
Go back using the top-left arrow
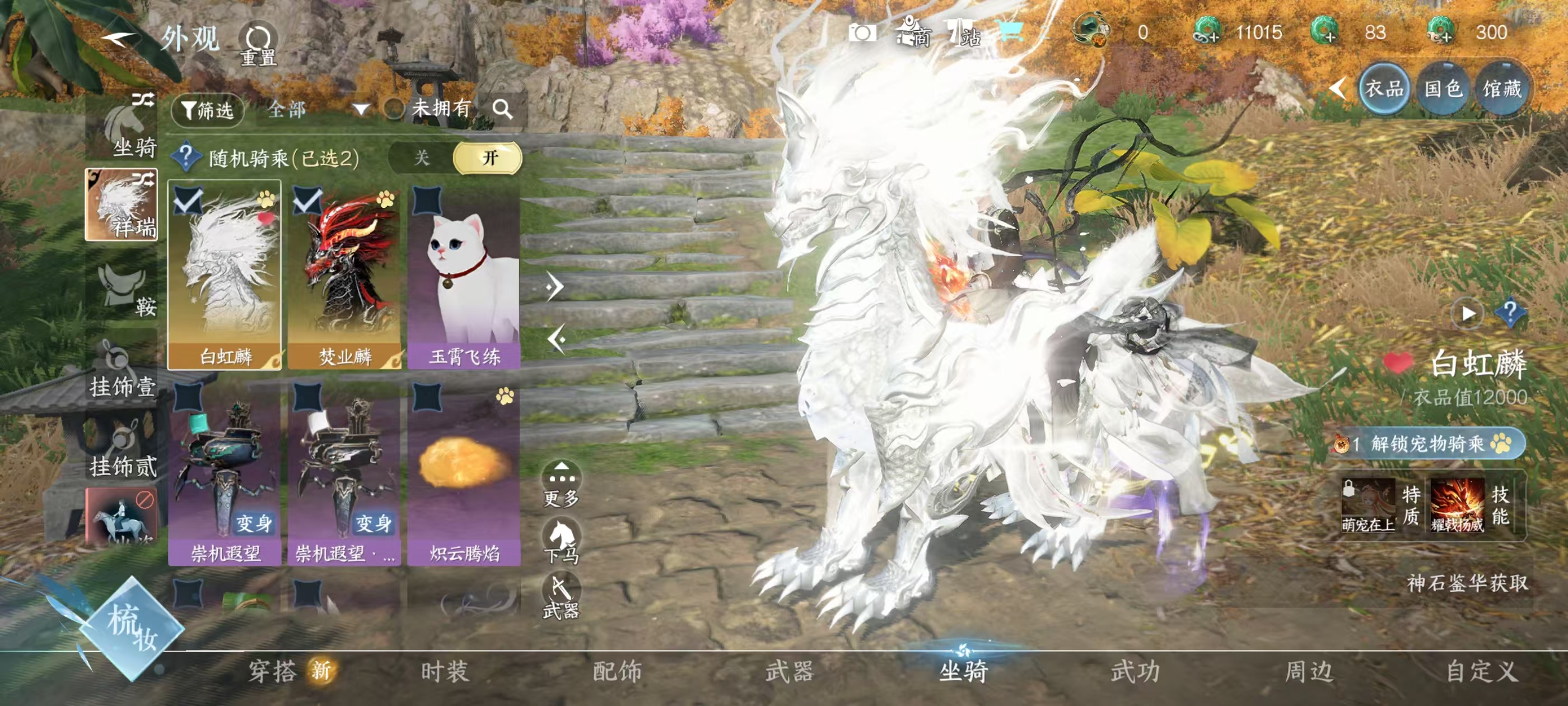click(x=119, y=39)
